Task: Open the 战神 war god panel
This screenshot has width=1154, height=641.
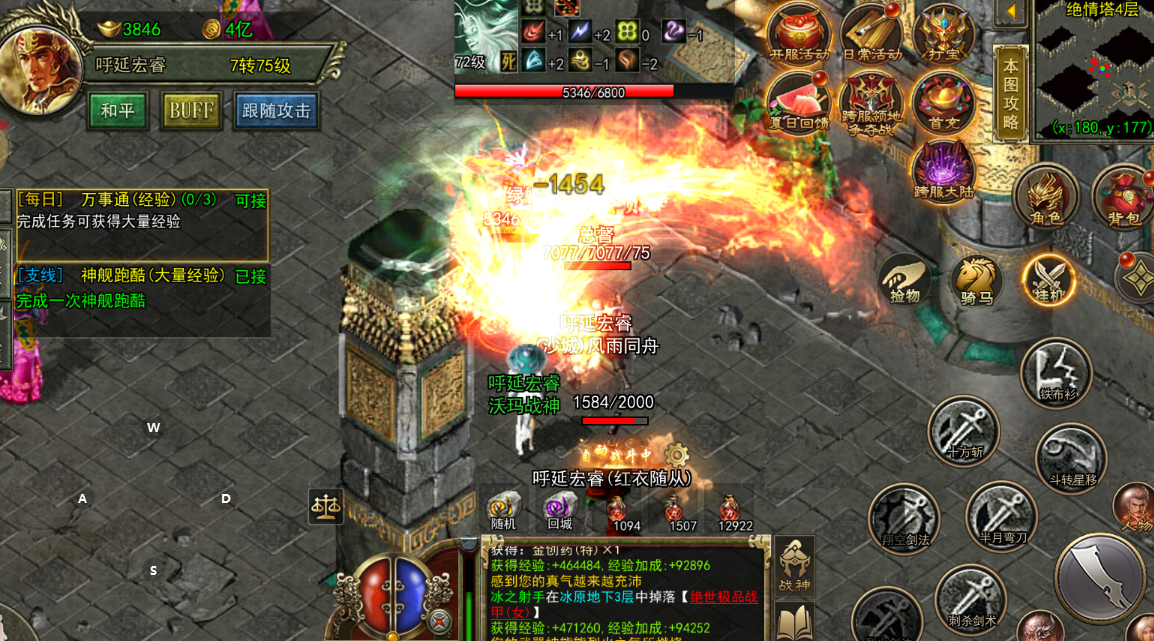Action: pos(795,567)
